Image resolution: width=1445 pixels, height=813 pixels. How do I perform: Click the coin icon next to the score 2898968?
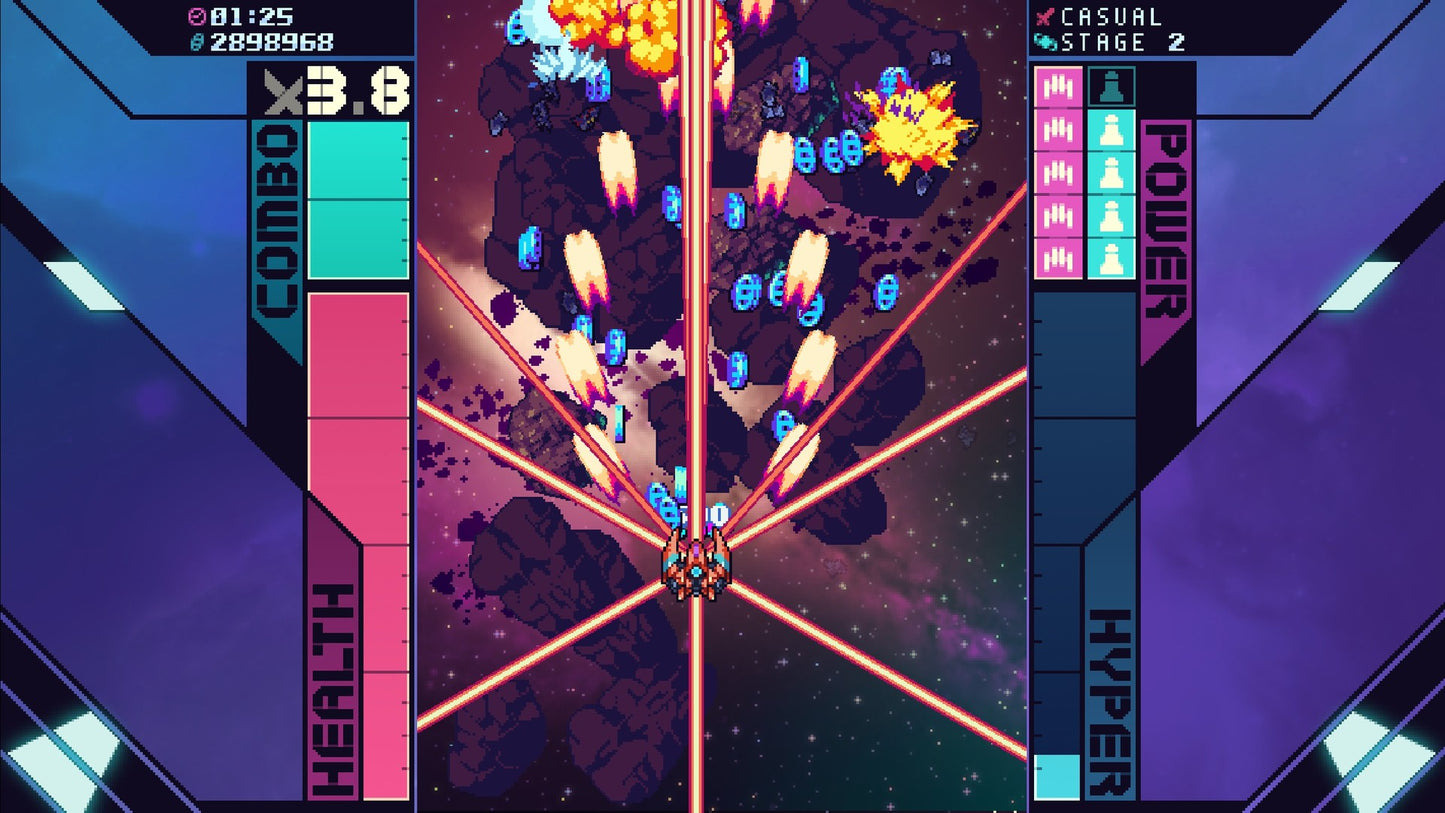pos(199,42)
